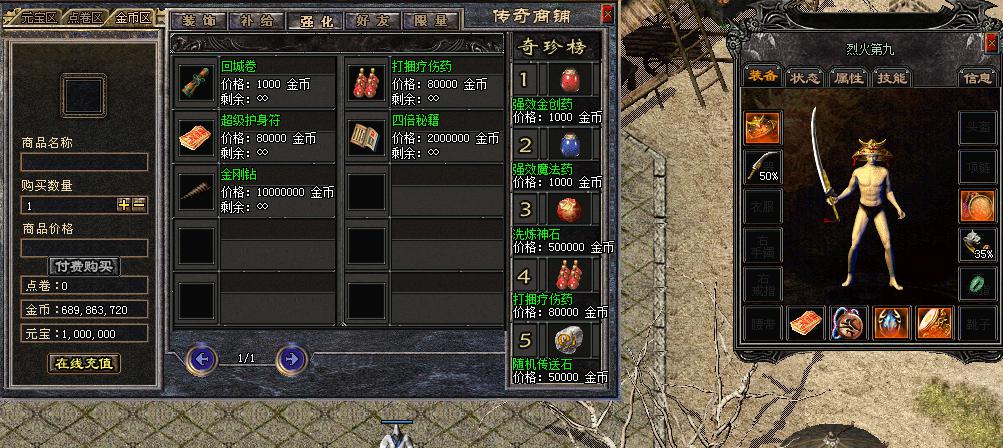Select the 四倍秘籍 book item
1003x448 pixels.
(x=367, y=136)
